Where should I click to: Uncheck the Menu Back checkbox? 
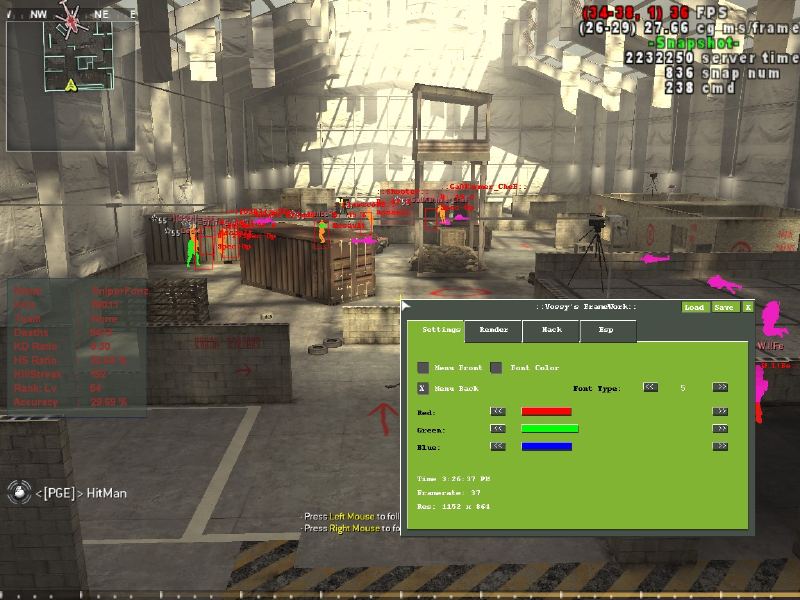(x=423, y=388)
